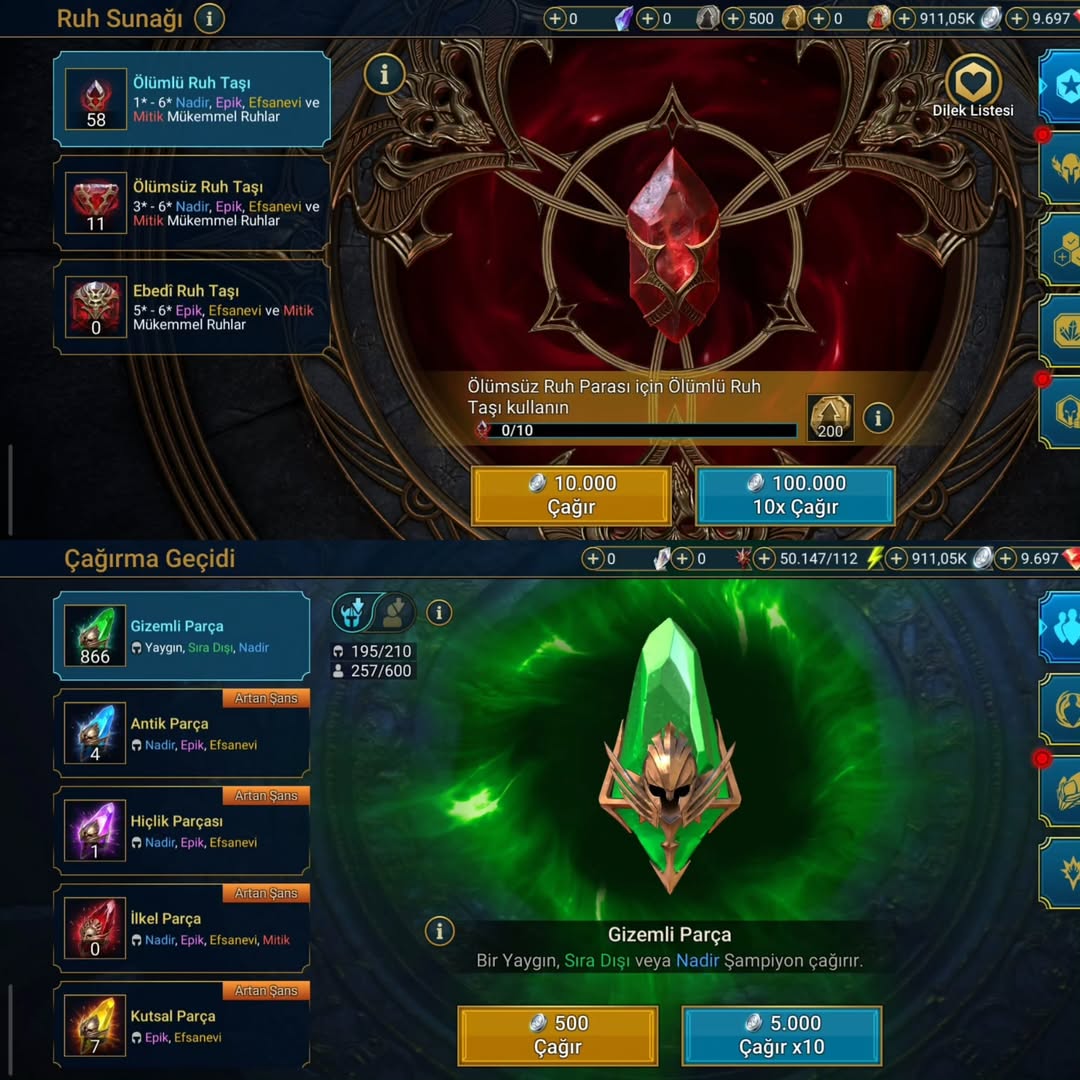Summon once for 10.000 silver

click(571, 495)
